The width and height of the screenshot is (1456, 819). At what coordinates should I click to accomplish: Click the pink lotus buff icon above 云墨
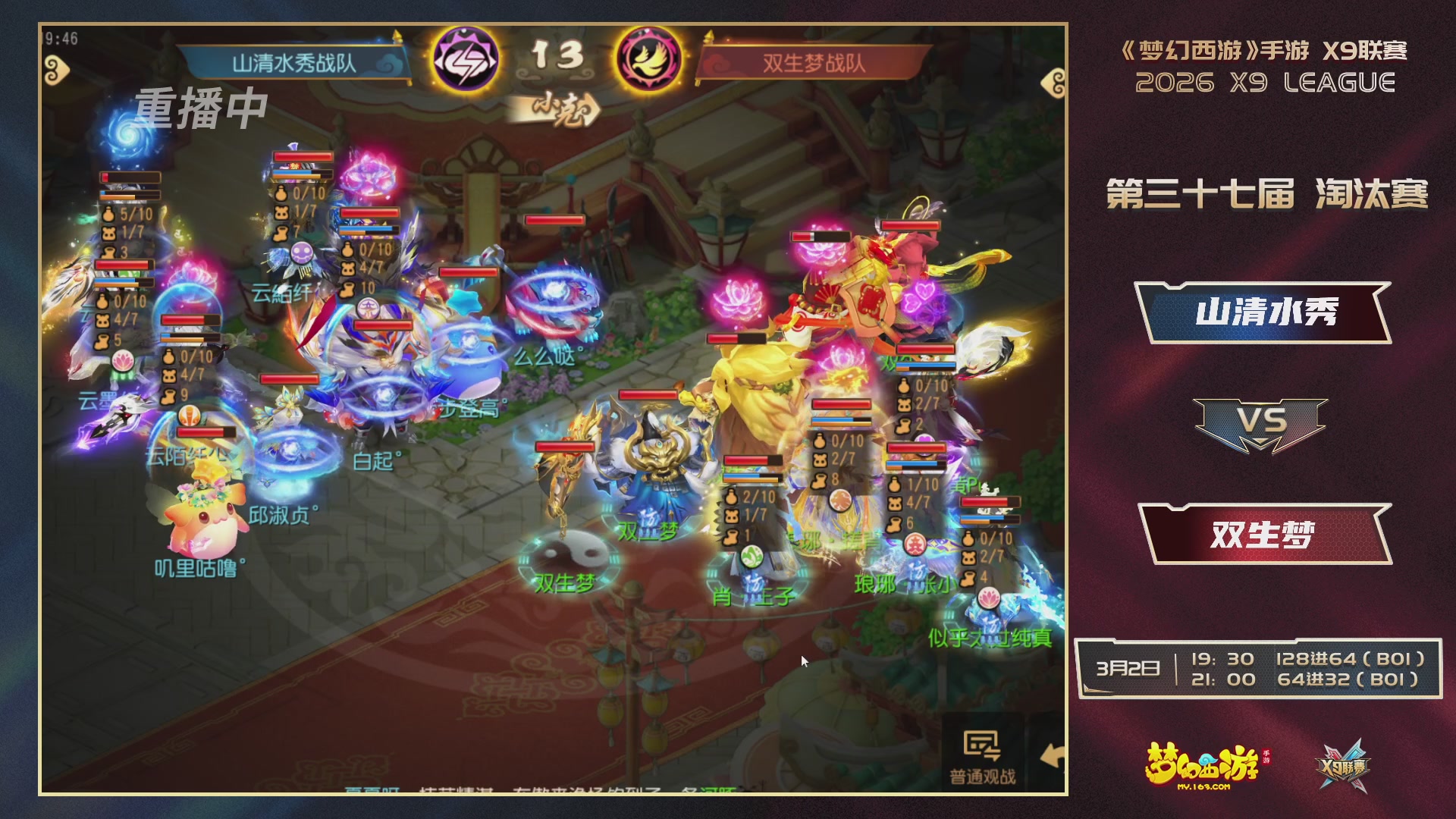(122, 362)
